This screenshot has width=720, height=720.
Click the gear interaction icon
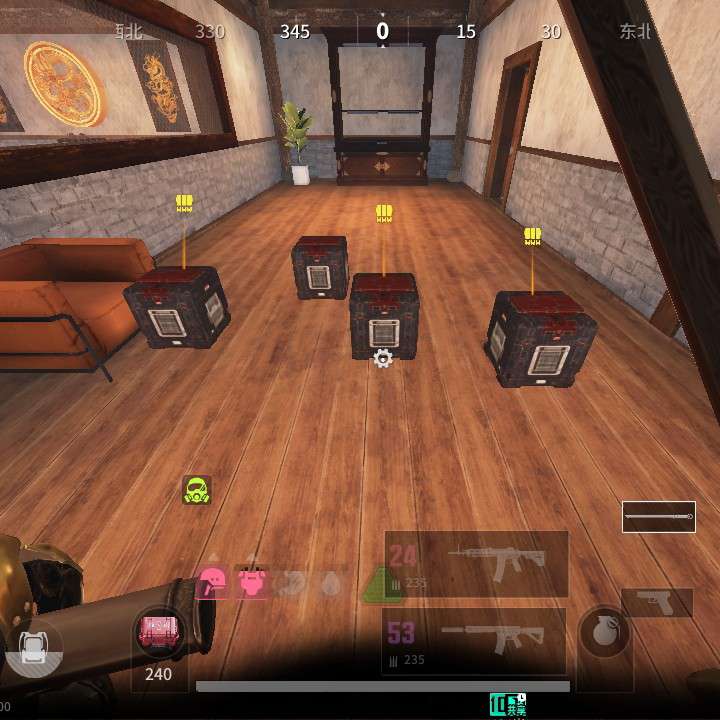point(382,359)
